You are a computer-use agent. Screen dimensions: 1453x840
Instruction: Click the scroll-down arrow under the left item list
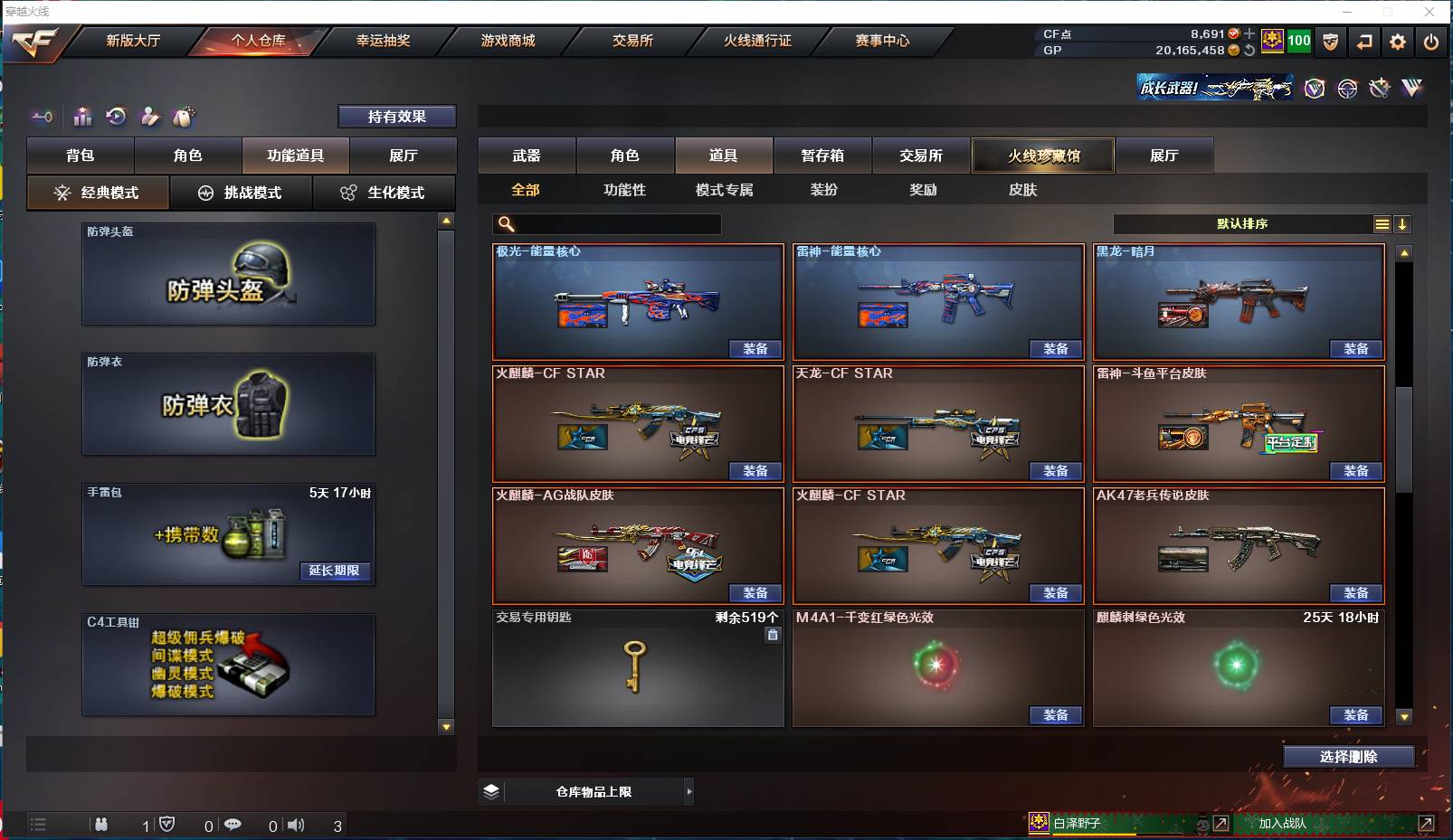click(x=445, y=726)
